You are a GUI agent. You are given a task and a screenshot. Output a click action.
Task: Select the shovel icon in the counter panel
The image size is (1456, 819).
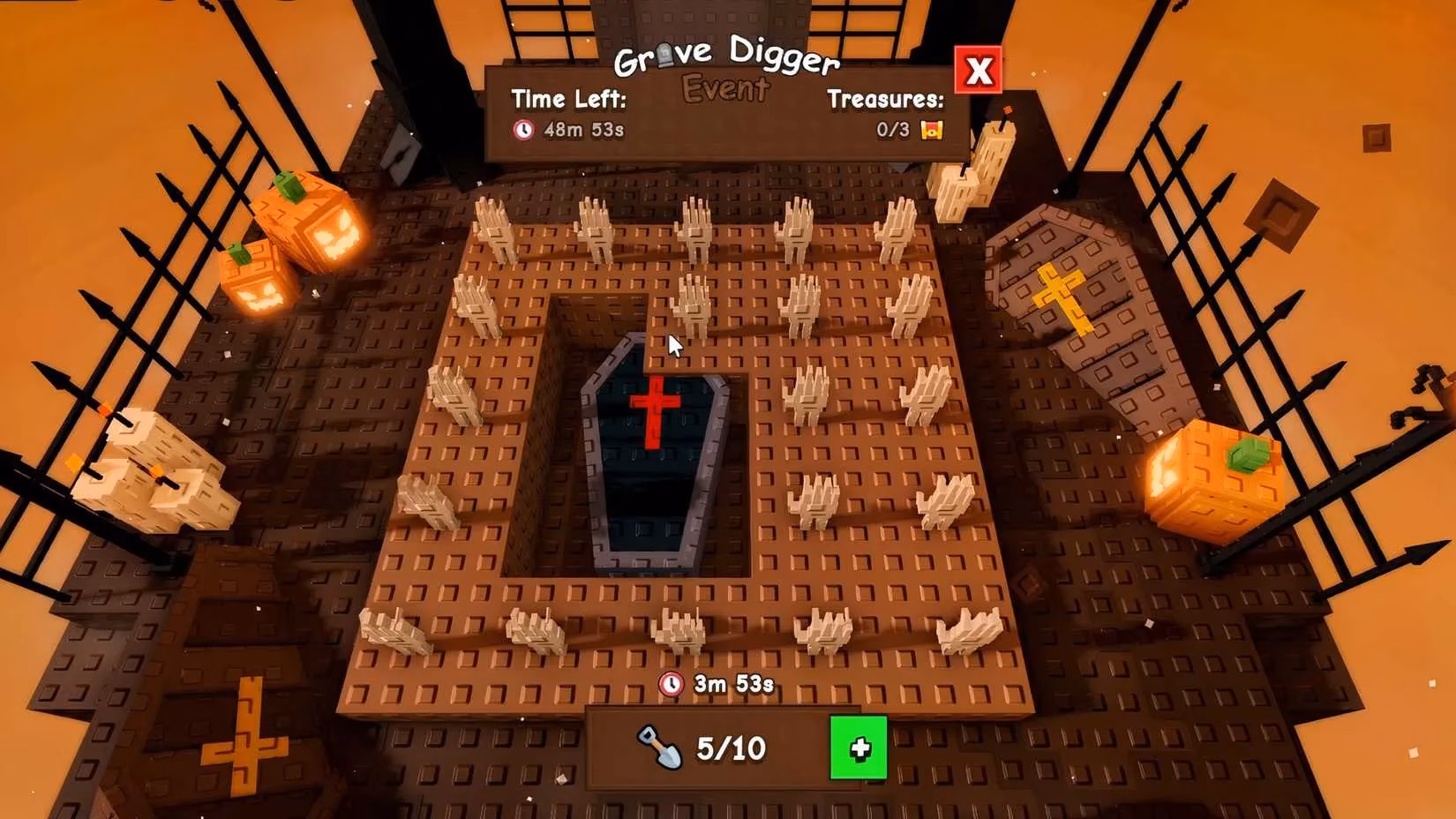click(x=659, y=748)
